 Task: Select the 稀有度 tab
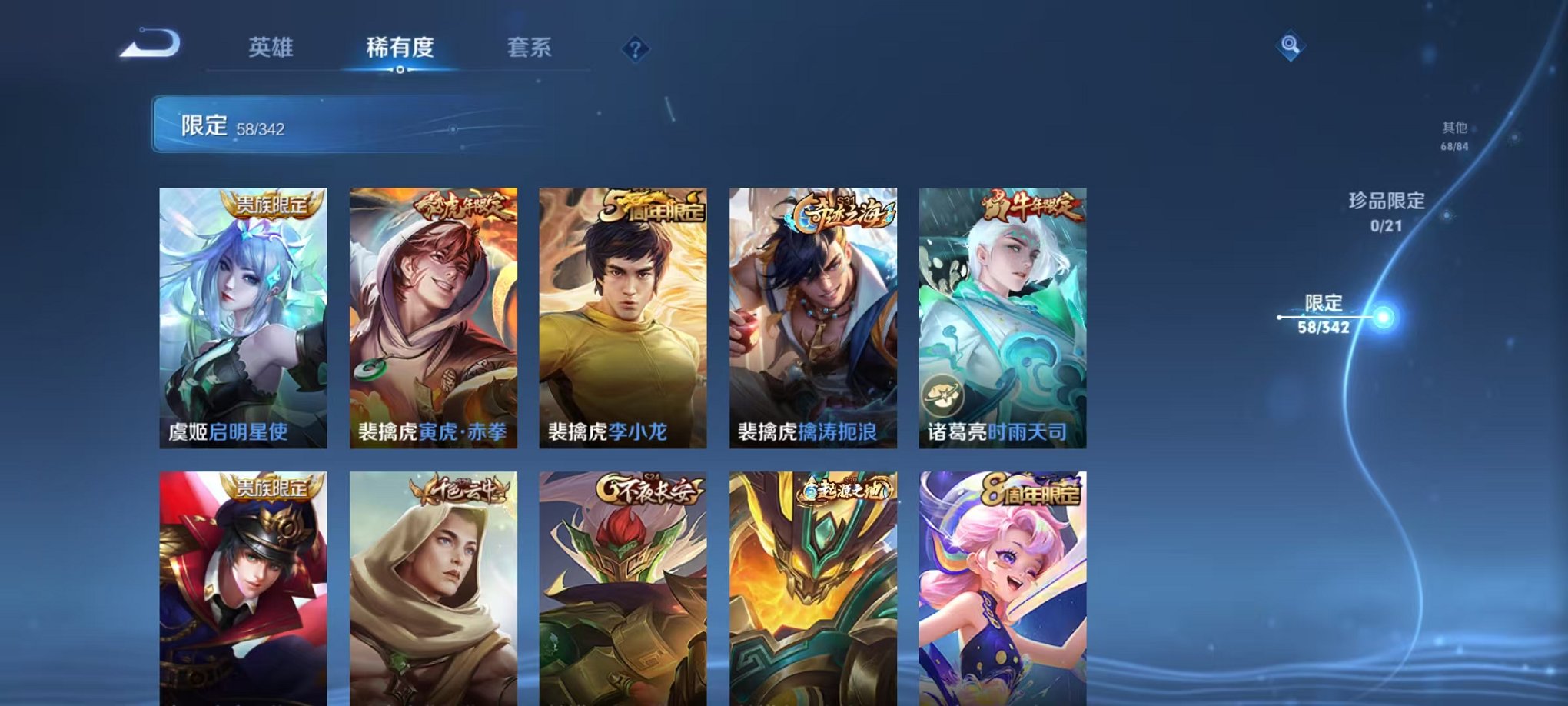(x=400, y=48)
